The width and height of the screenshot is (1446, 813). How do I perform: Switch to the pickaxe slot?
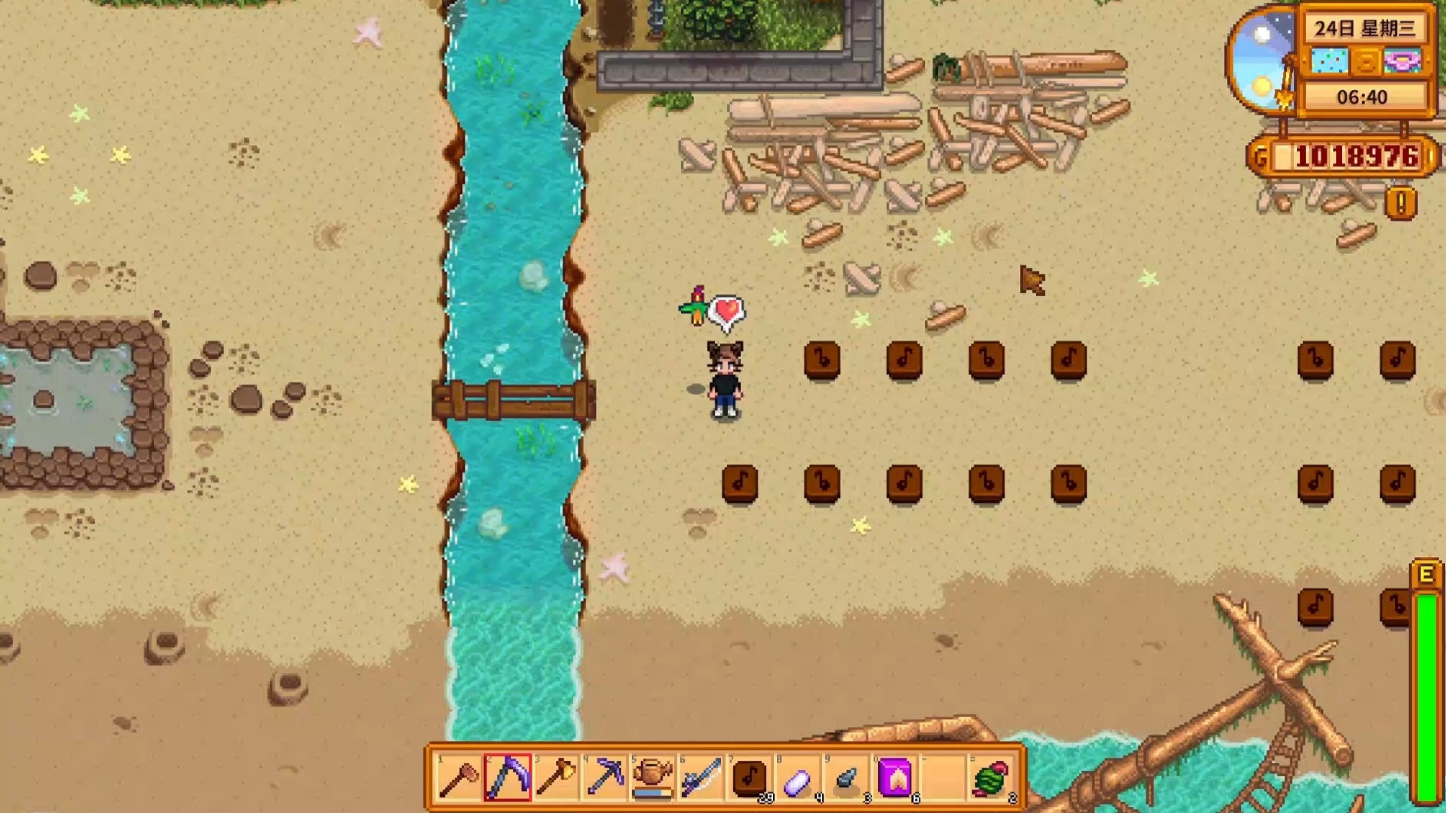(605, 777)
